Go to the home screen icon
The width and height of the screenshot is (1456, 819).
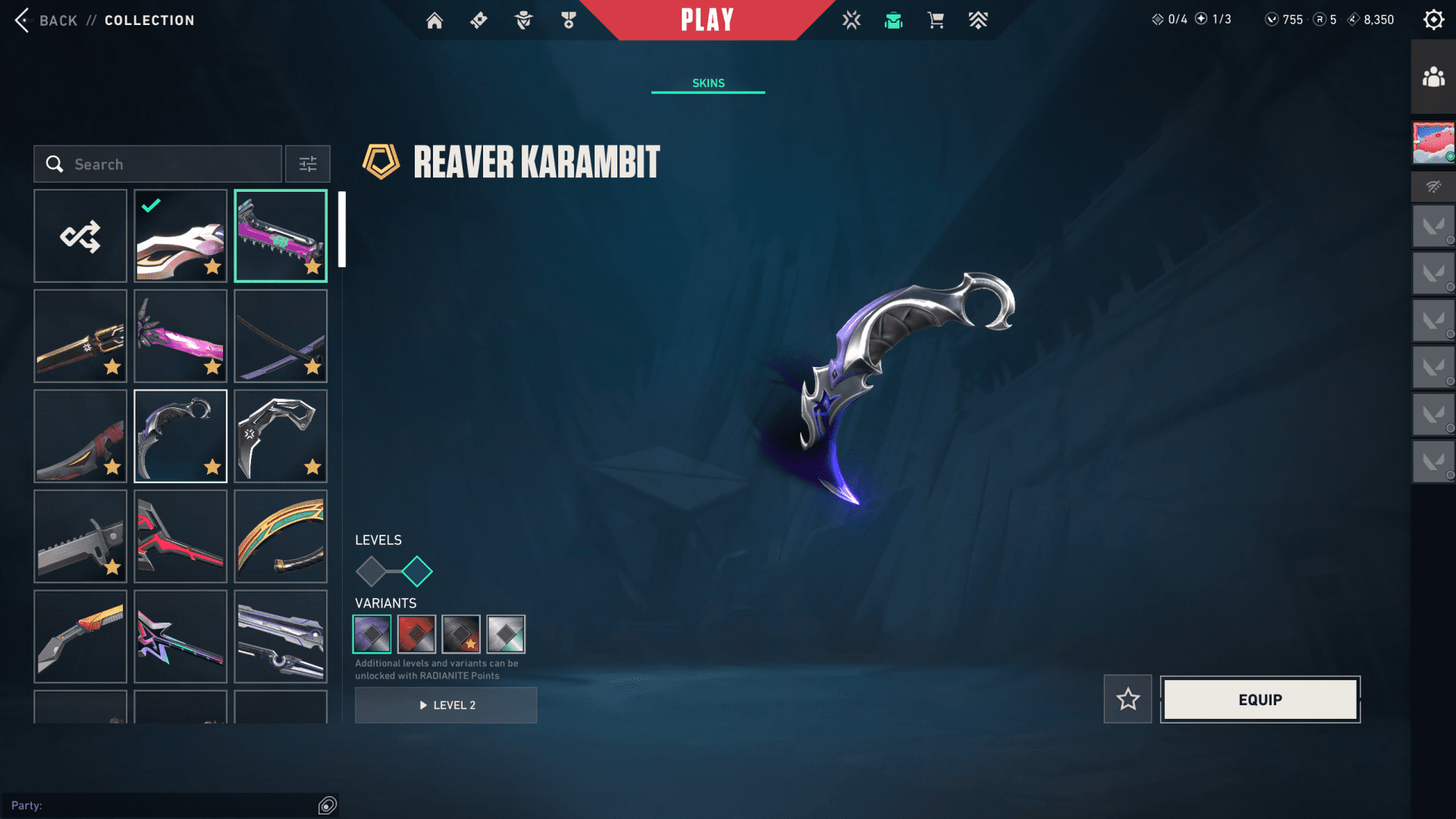435,20
